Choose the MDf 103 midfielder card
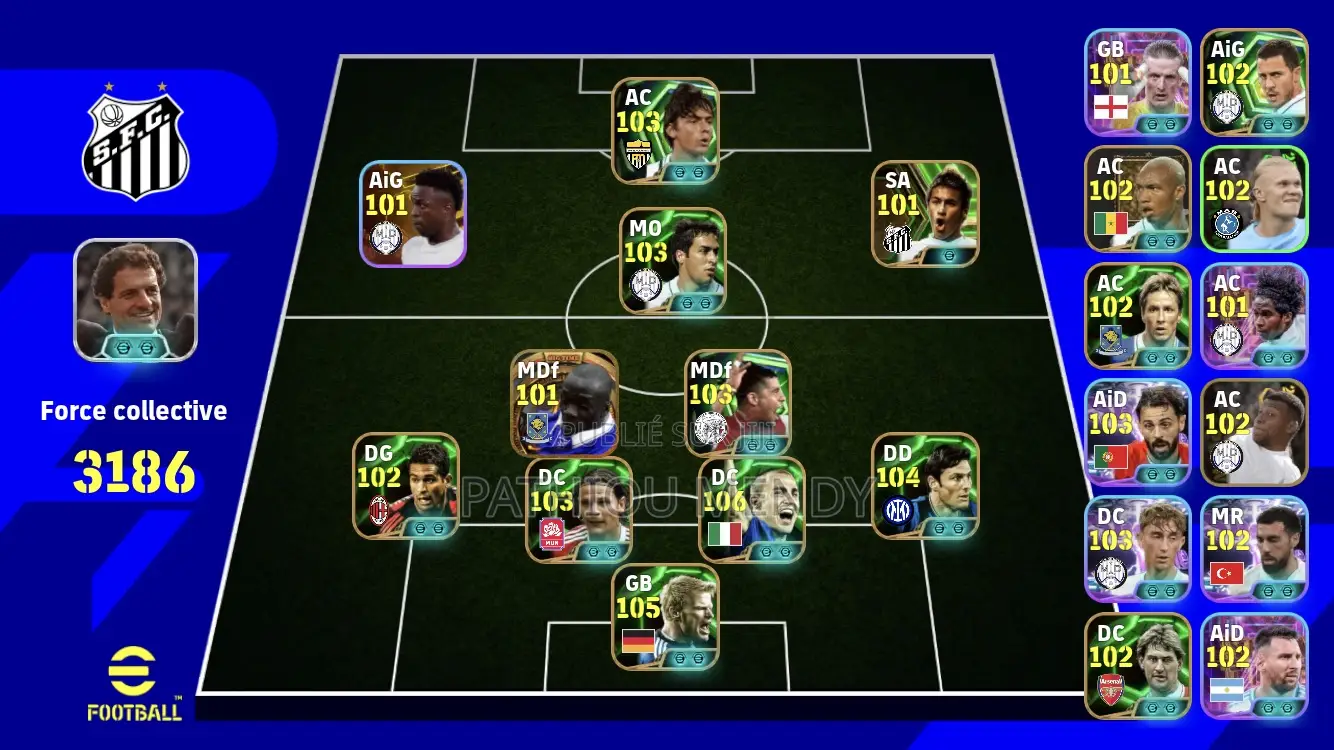 point(738,403)
